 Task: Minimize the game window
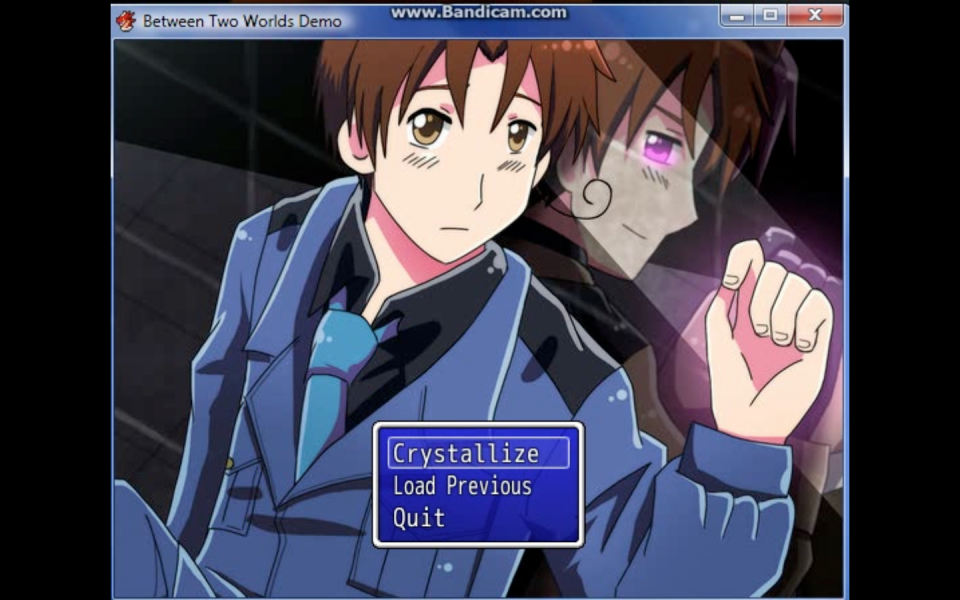click(736, 16)
